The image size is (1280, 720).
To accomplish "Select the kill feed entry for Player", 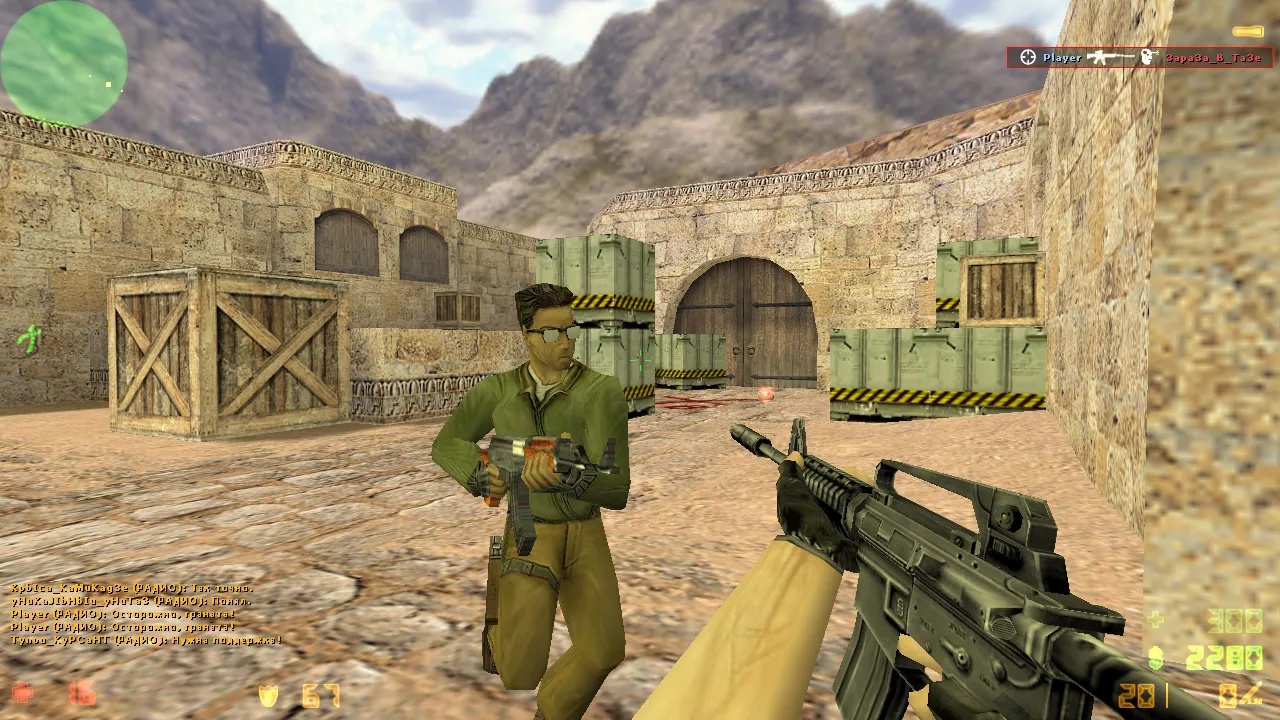I will 1139,58.
